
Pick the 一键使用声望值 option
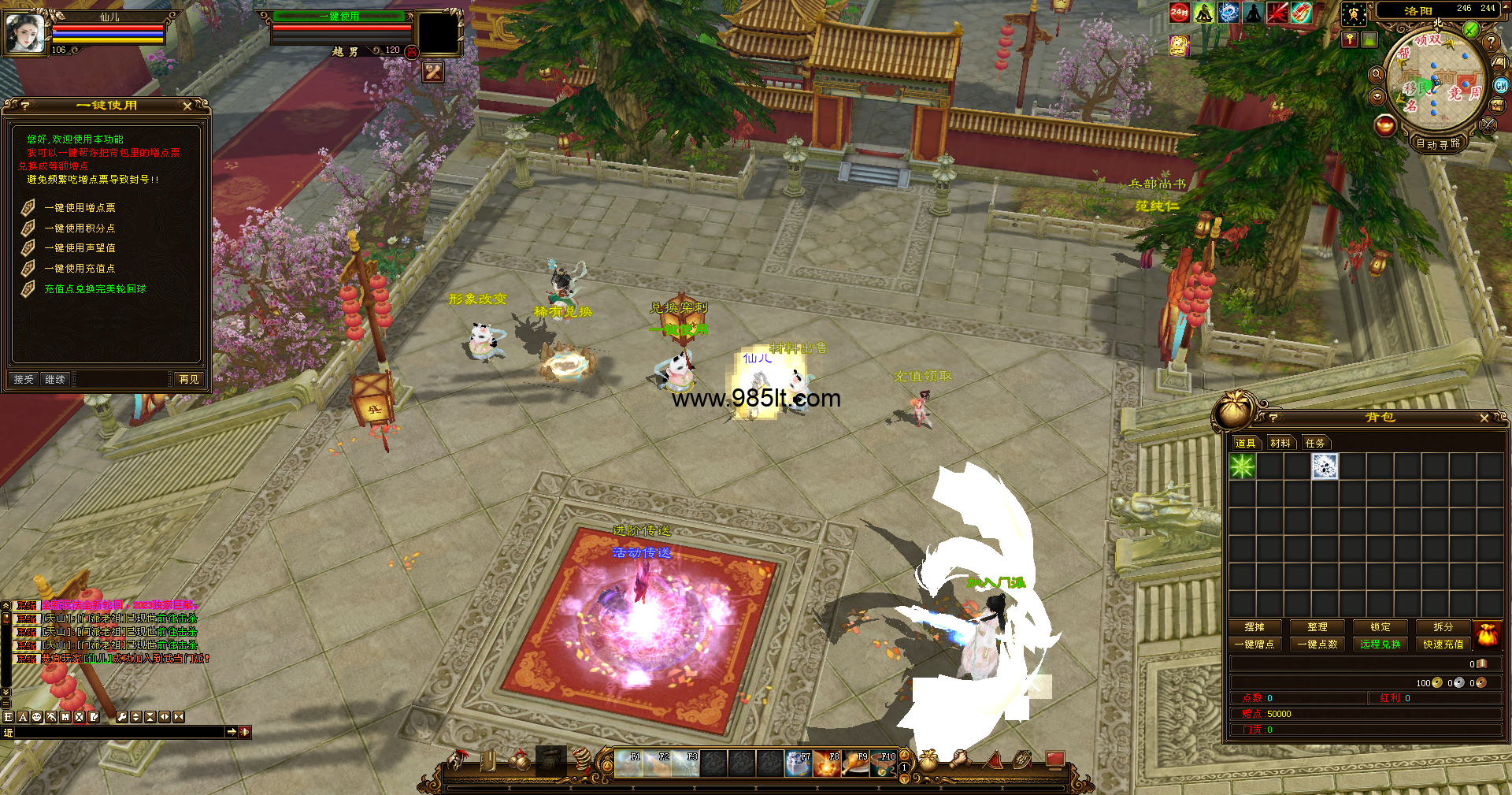pos(80,248)
